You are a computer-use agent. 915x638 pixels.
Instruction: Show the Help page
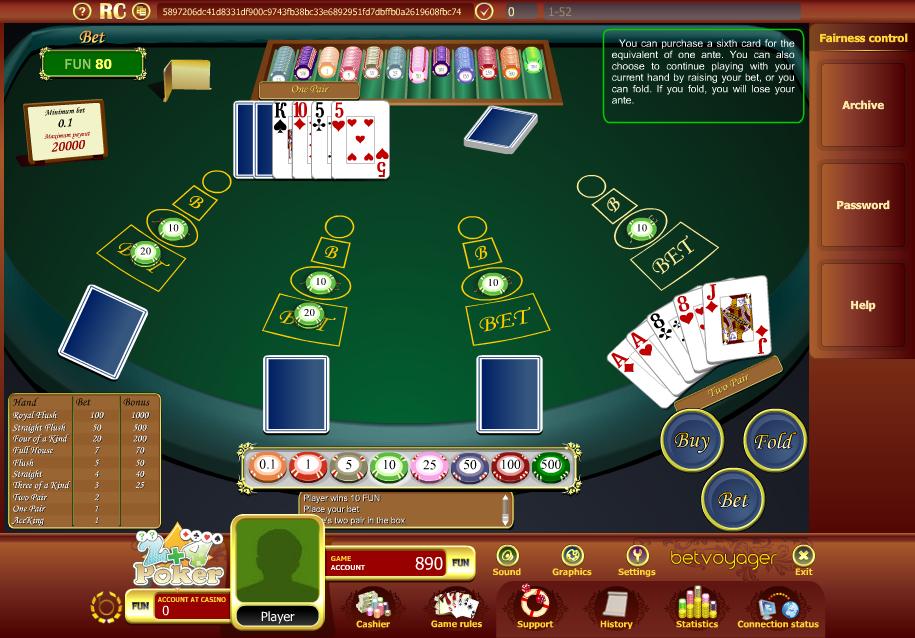[x=863, y=305]
